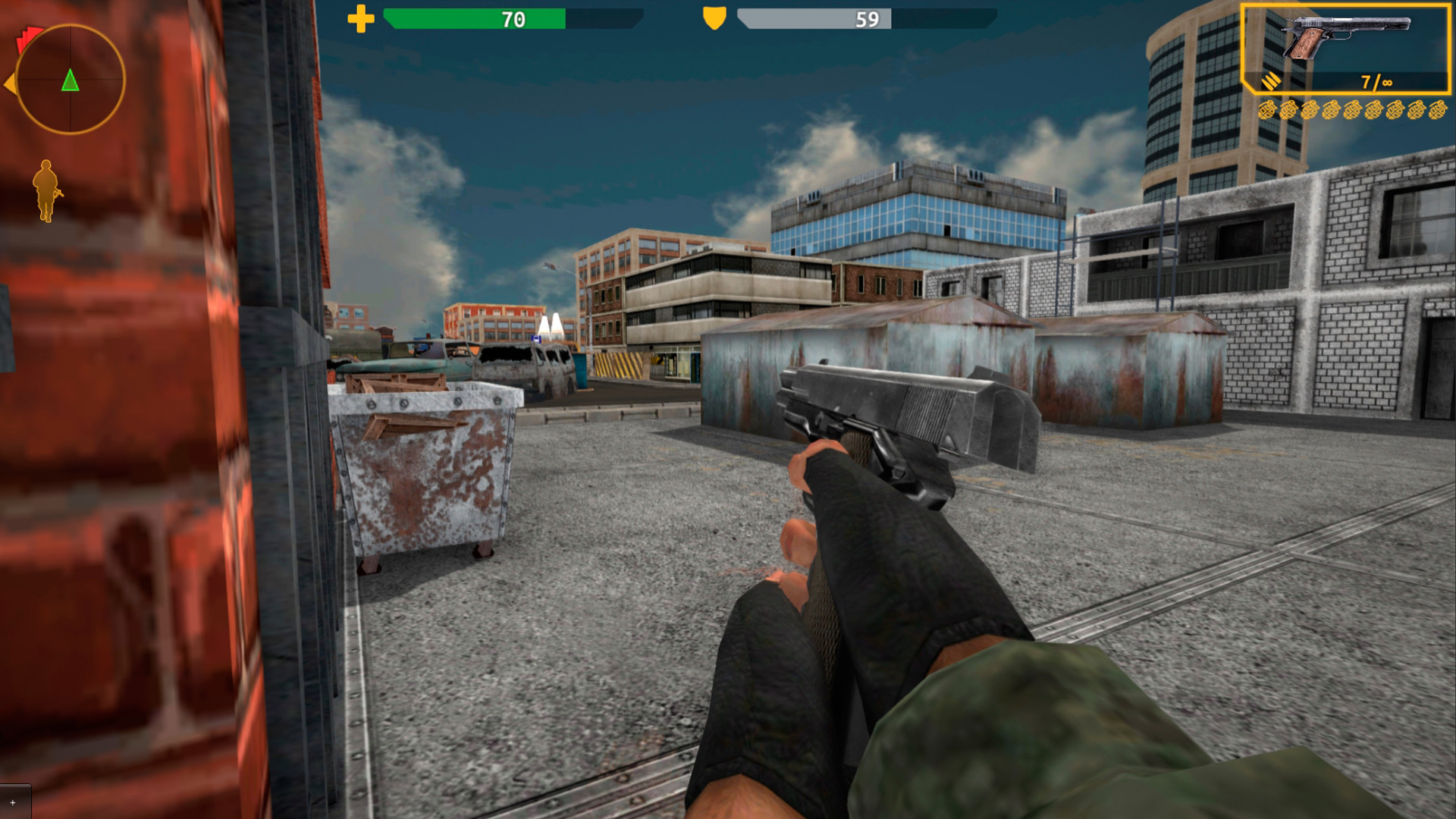Click the health cross icon beside the green bar
The image size is (1456, 819).
click(x=362, y=17)
